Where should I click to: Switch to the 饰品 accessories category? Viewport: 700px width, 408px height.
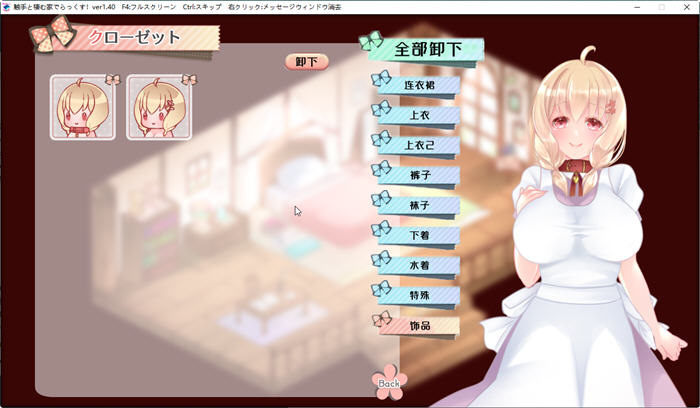tap(420, 326)
